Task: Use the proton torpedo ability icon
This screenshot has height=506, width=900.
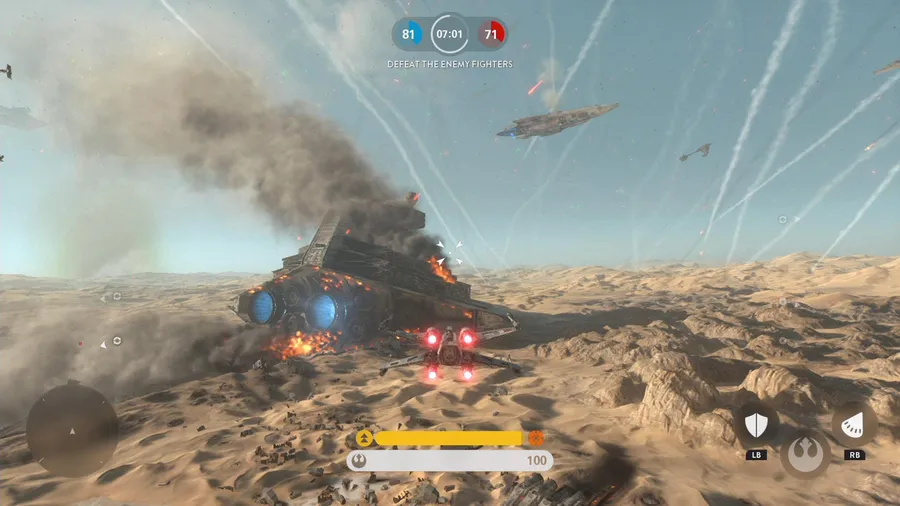Action: 854,424
